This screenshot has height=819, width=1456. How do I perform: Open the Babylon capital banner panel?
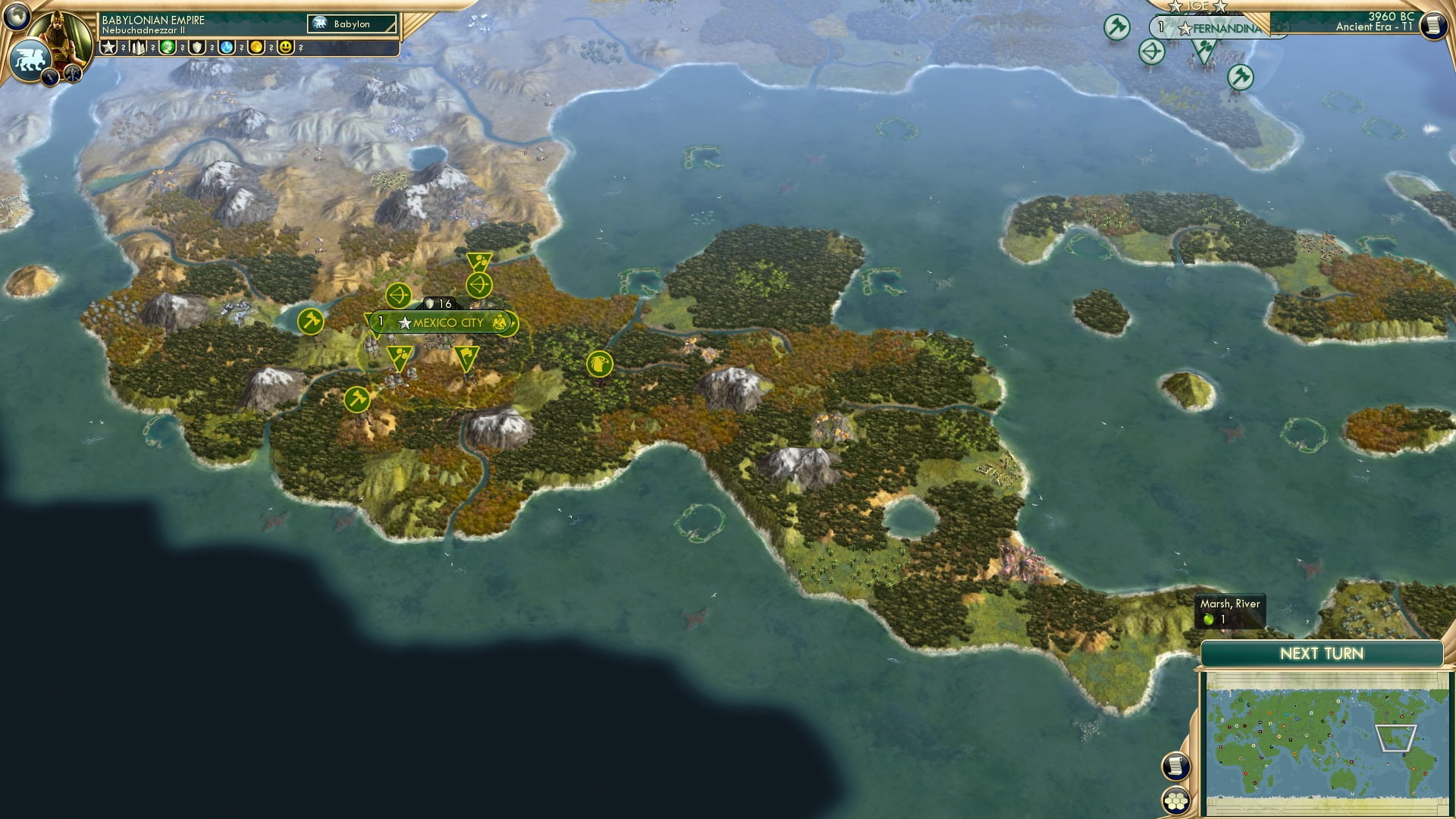(351, 24)
